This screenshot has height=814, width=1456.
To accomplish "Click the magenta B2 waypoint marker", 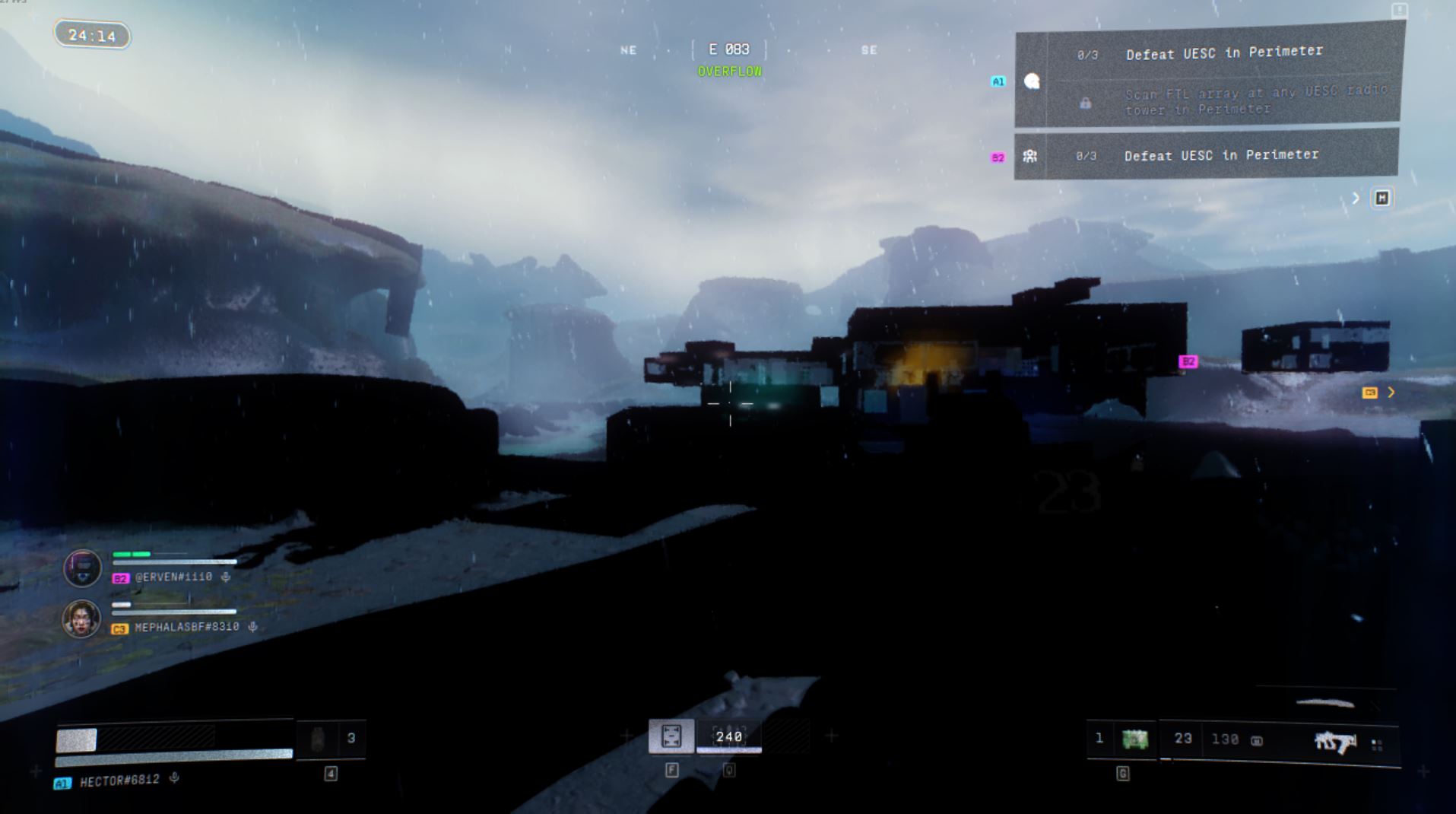I will click(x=1188, y=361).
